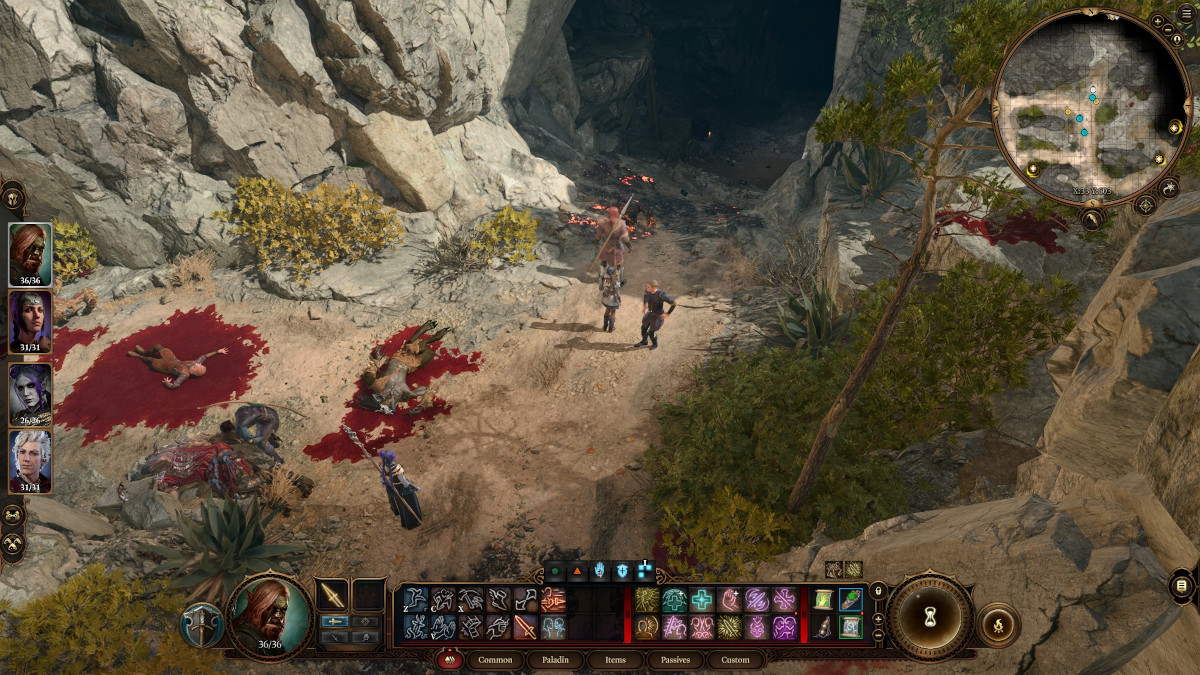Switch to the Custom hotbar tab
Screen dimensions: 1200x675
[735, 660]
